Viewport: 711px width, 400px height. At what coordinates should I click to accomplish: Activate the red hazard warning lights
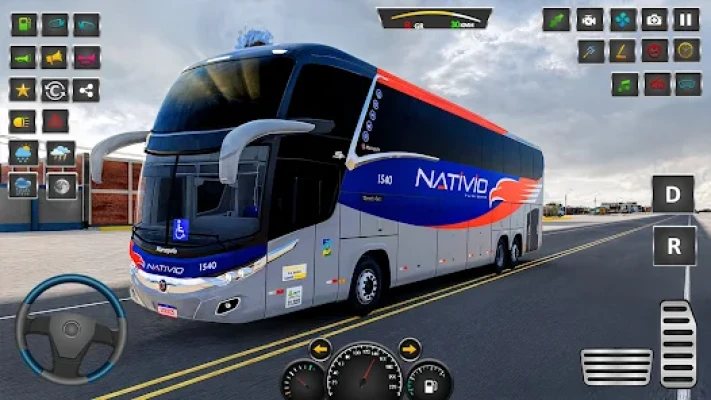click(x=55, y=122)
